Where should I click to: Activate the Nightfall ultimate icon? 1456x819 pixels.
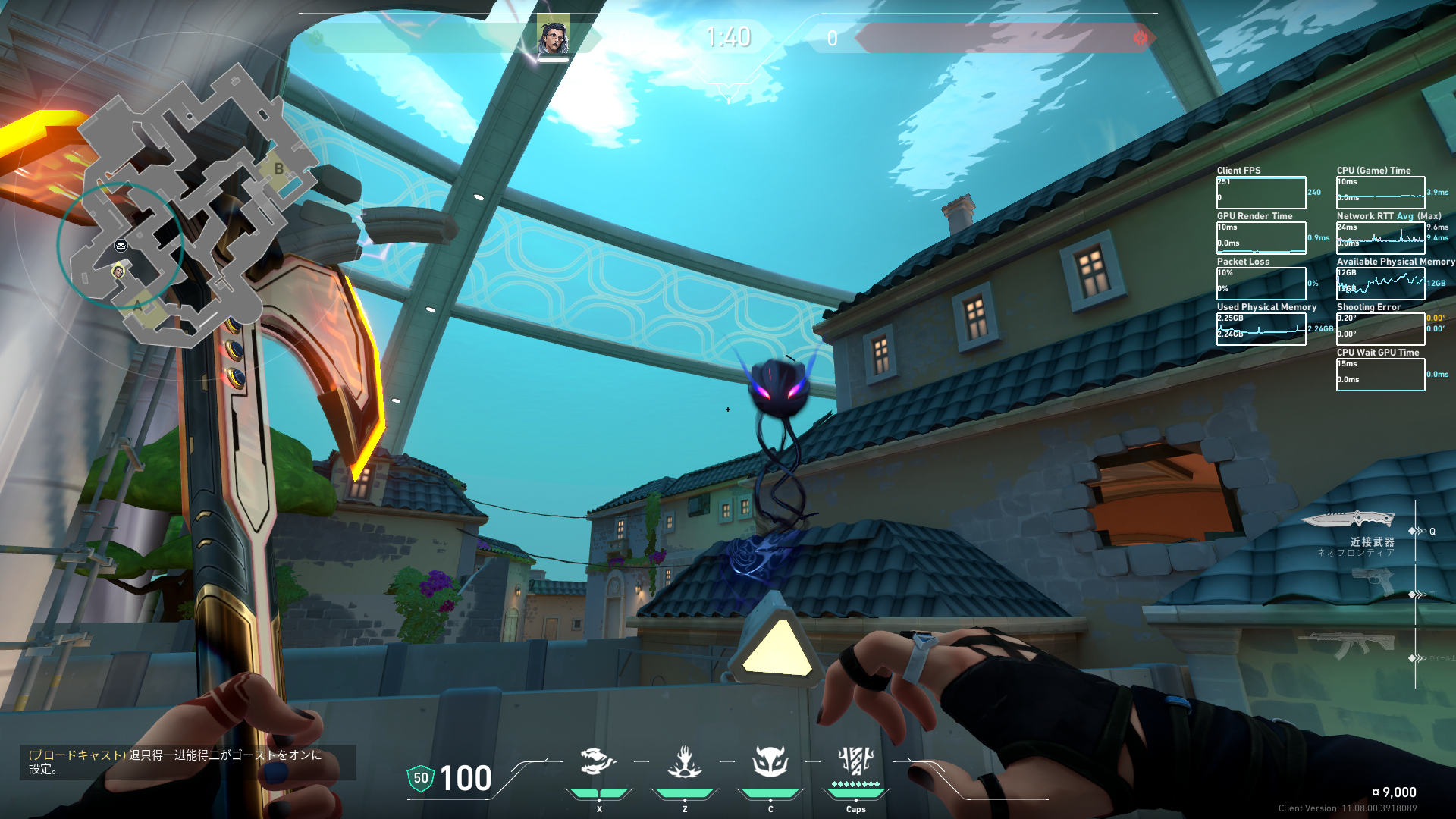tap(855, 761)
